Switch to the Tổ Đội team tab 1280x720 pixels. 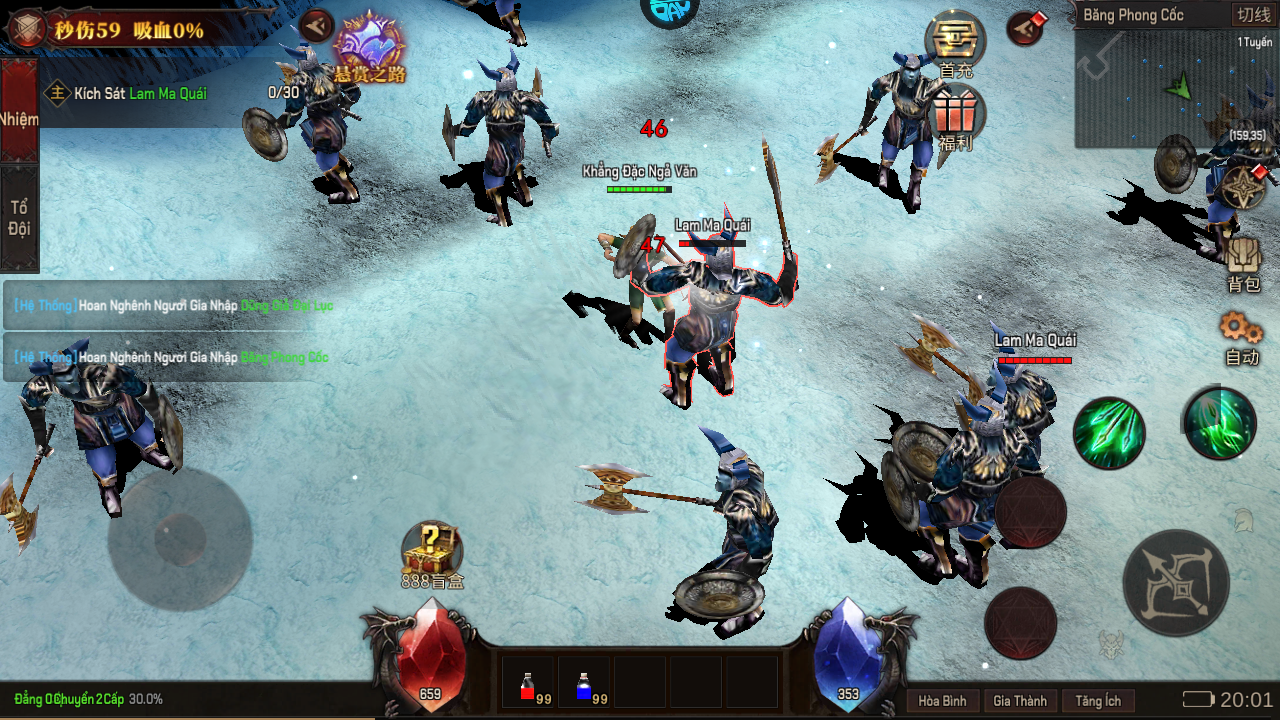tap(19, 218)
